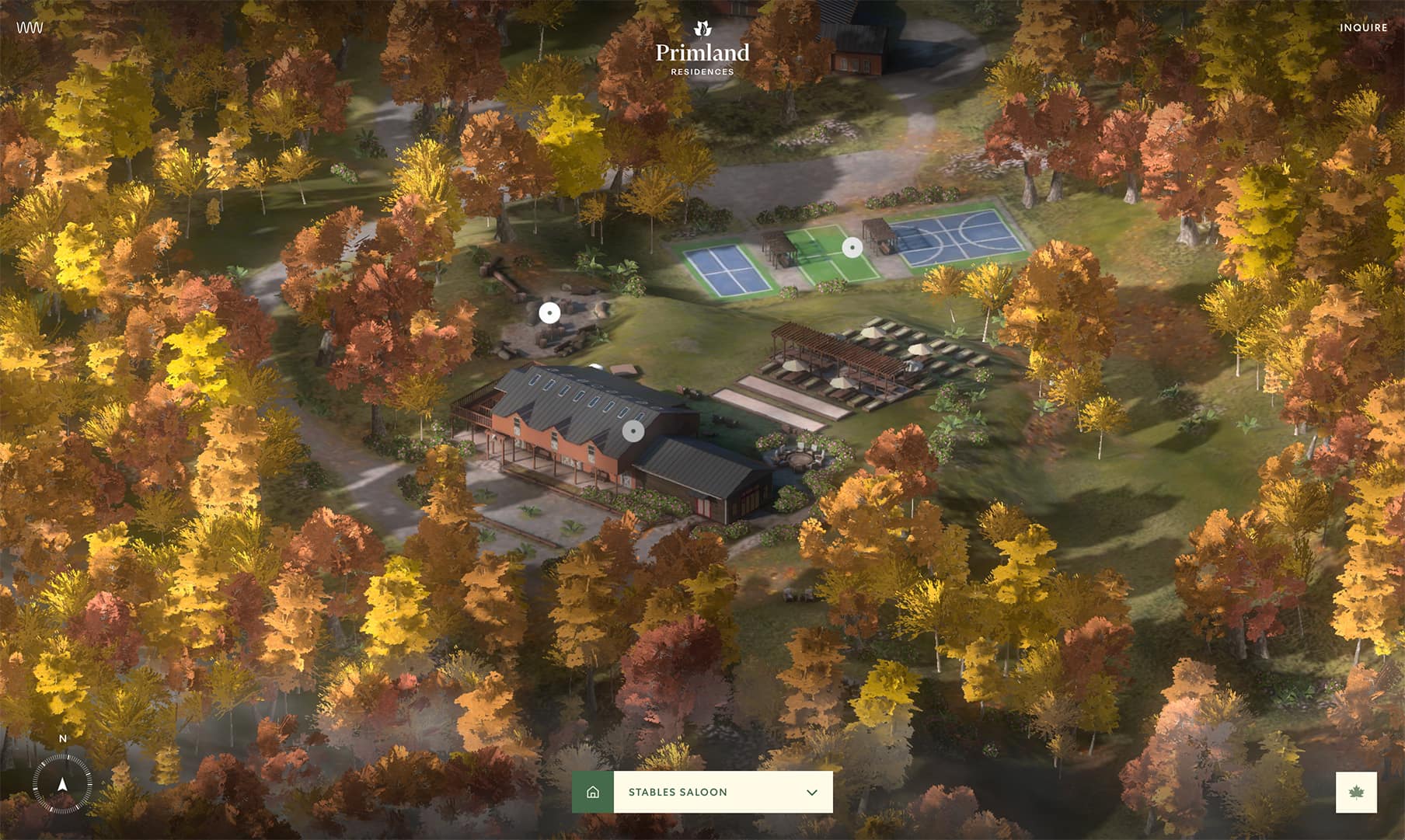Click the Primland Residences logo
The height and width of the screenshot is (840, 1405).
pos(702,50)
